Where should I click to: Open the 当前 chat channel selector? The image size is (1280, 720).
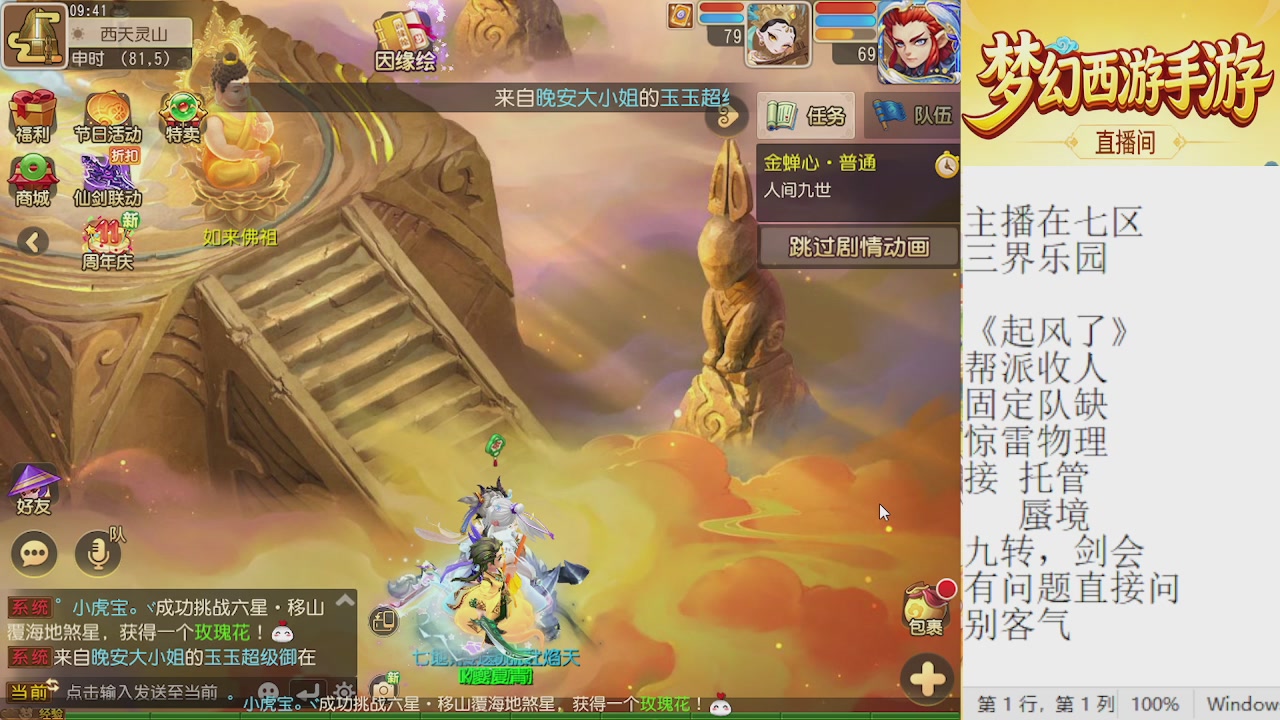30,688
